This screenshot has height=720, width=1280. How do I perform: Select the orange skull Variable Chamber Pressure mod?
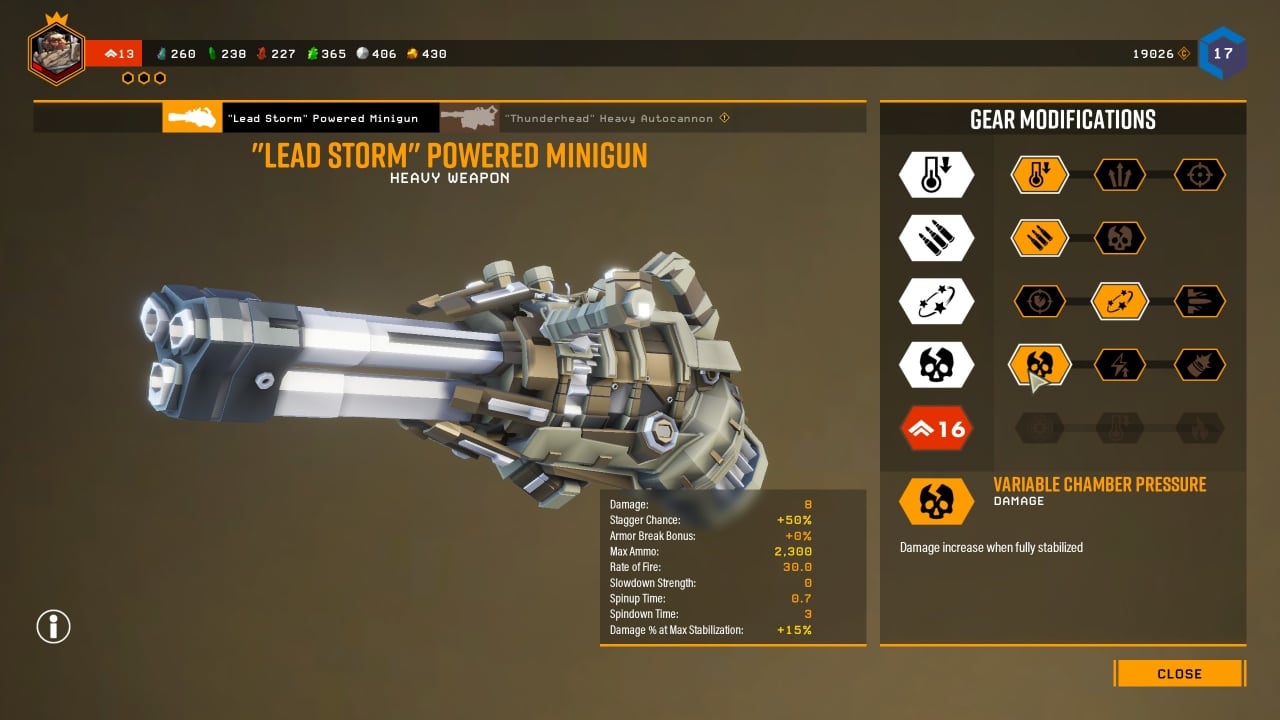(1040, 364)
